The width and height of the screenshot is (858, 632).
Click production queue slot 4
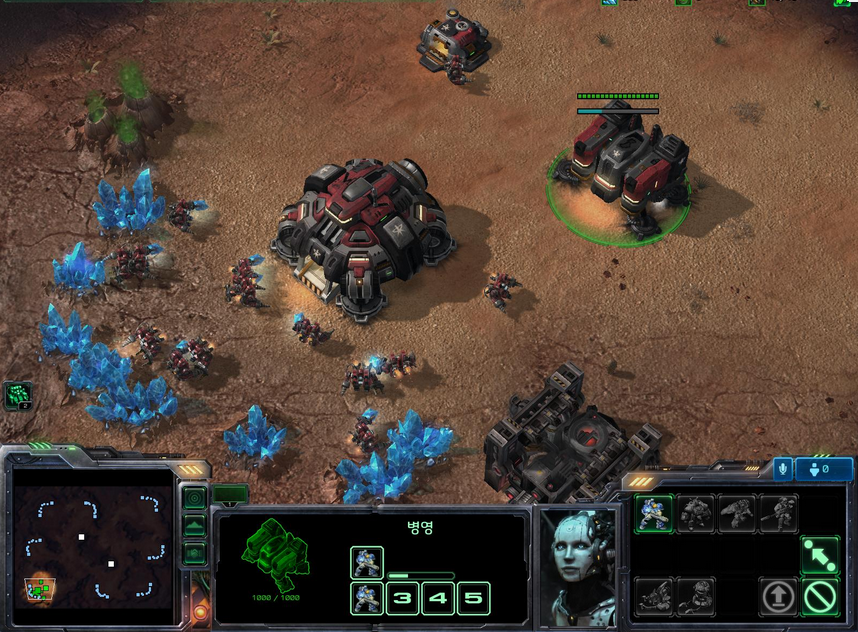pyautogui.click(x=438, y=598)
